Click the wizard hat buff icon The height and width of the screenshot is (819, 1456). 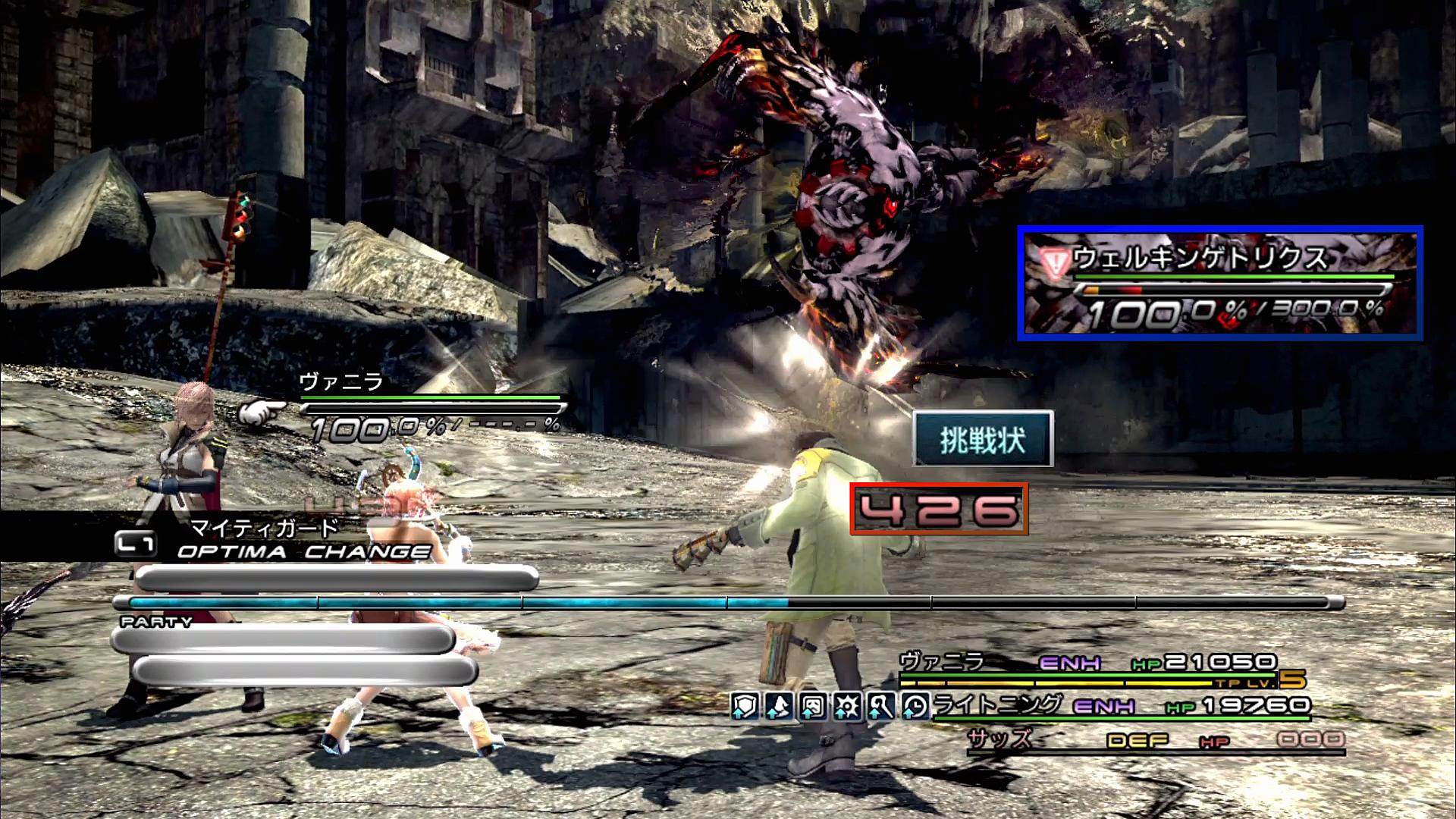[779, 706]
